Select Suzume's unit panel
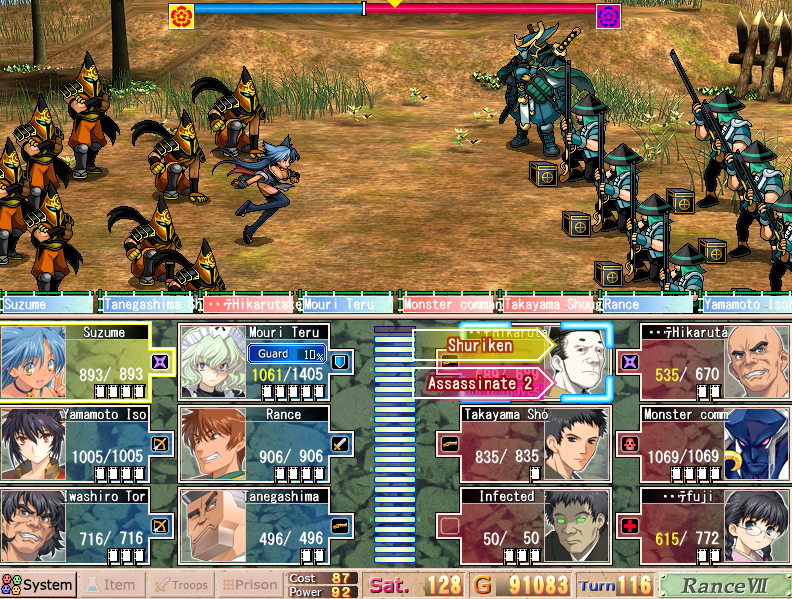The height and width of the screenshot is (599, 792). pos(88,362)
